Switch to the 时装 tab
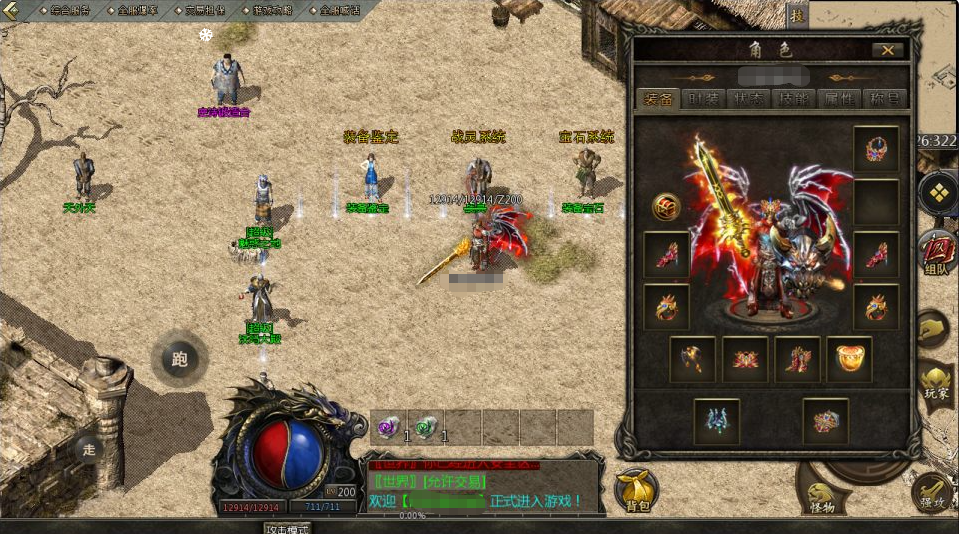Viewport: 960px width, 534px height. 703,98
